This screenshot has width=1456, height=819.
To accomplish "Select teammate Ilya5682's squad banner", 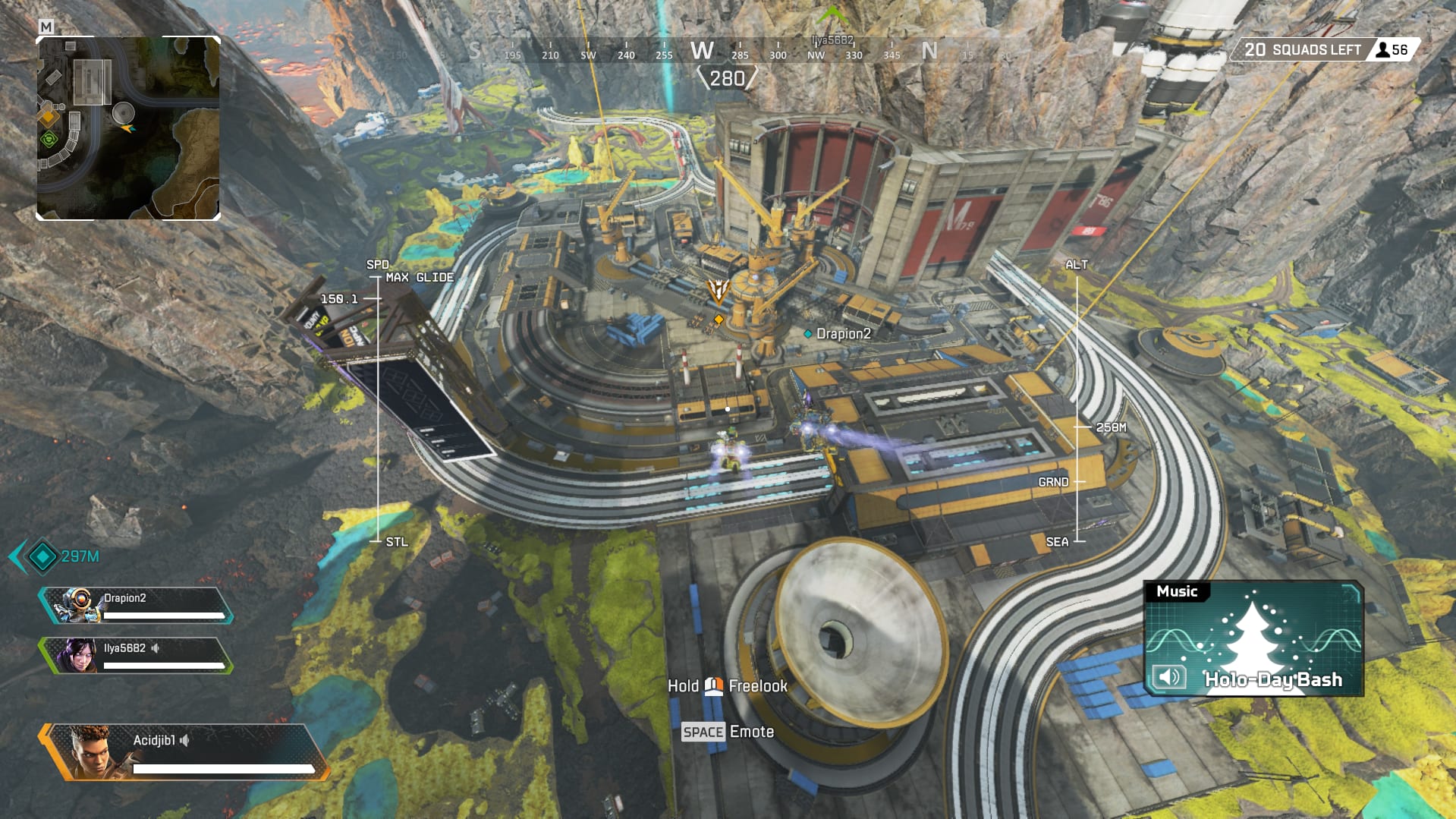I will pos(137,656).
